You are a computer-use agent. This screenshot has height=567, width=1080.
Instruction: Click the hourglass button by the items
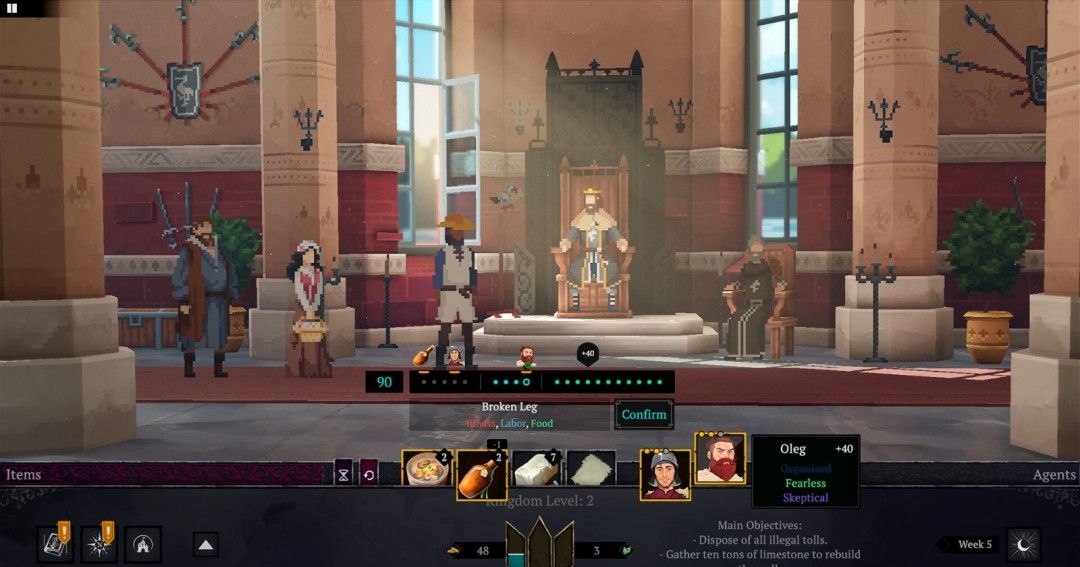click(x=344, y=475)
